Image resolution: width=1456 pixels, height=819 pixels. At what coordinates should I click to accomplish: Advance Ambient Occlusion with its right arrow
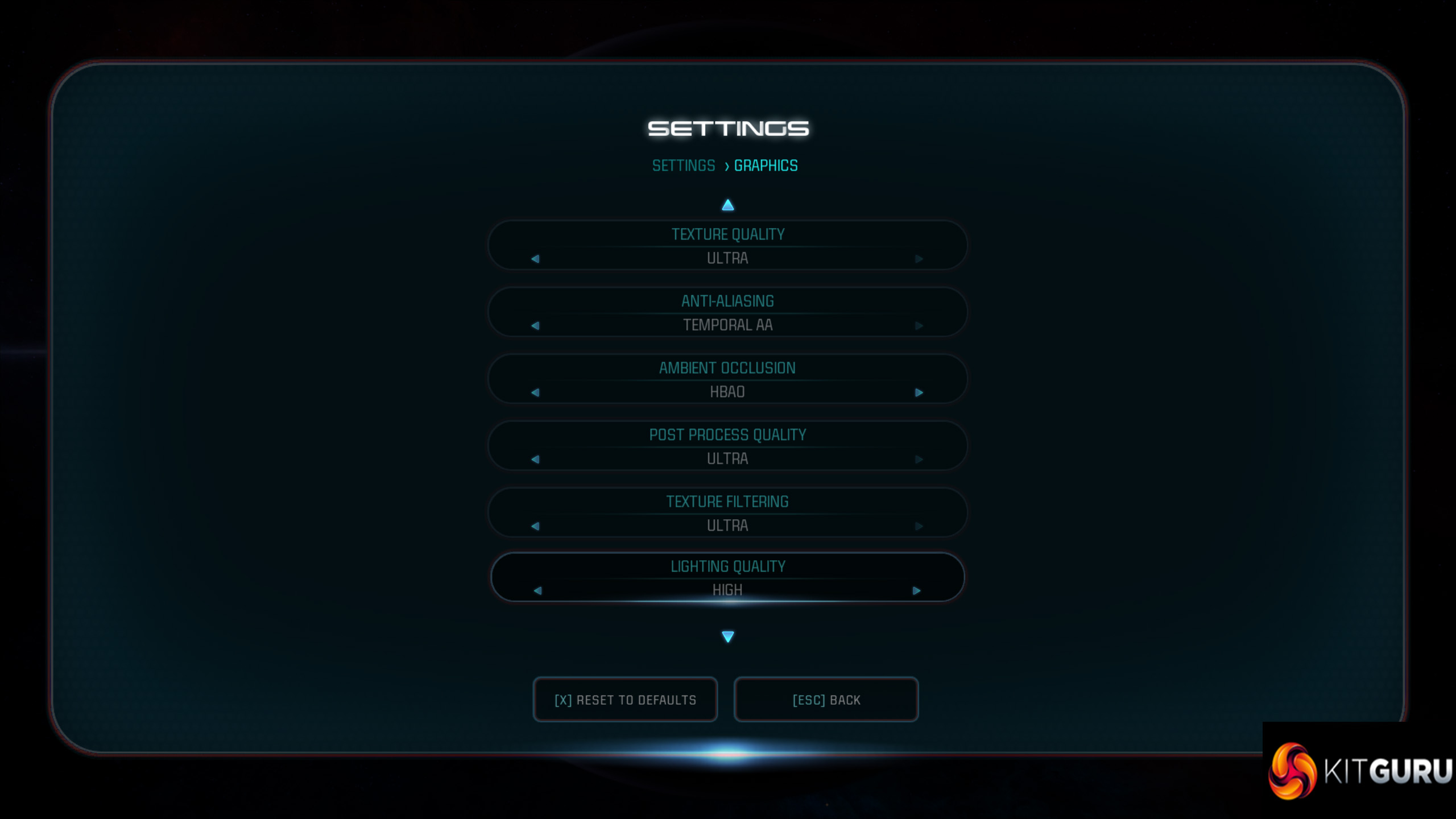point(919,392)
